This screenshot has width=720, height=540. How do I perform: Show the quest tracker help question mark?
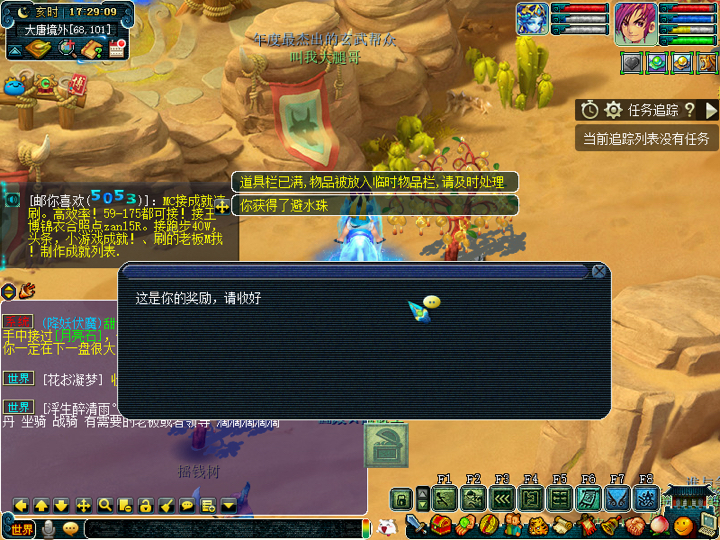(x=689, y=110)
